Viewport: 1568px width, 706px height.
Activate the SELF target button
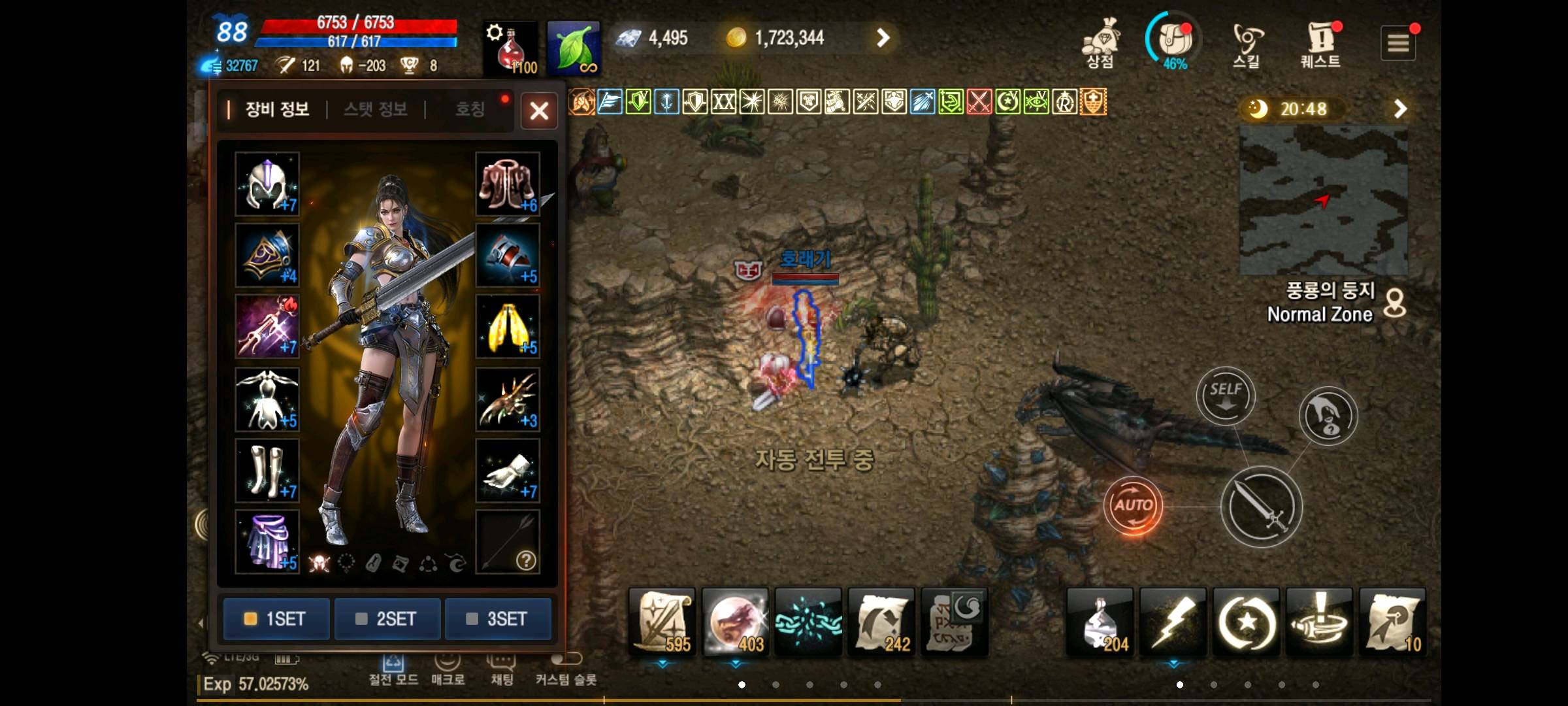[1226, 395]
